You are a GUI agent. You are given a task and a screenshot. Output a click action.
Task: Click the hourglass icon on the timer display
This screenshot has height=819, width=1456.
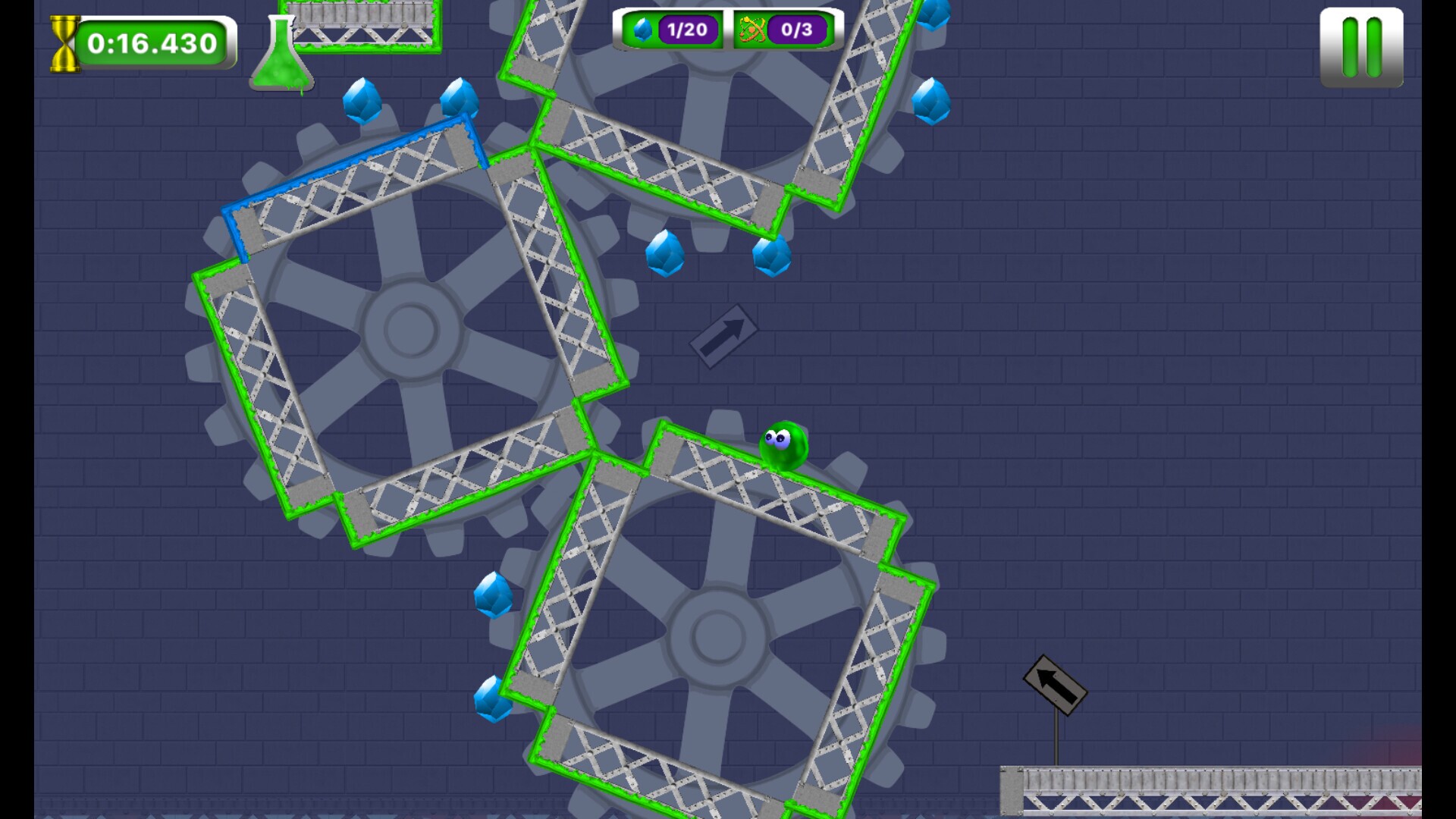coord(64,43)
